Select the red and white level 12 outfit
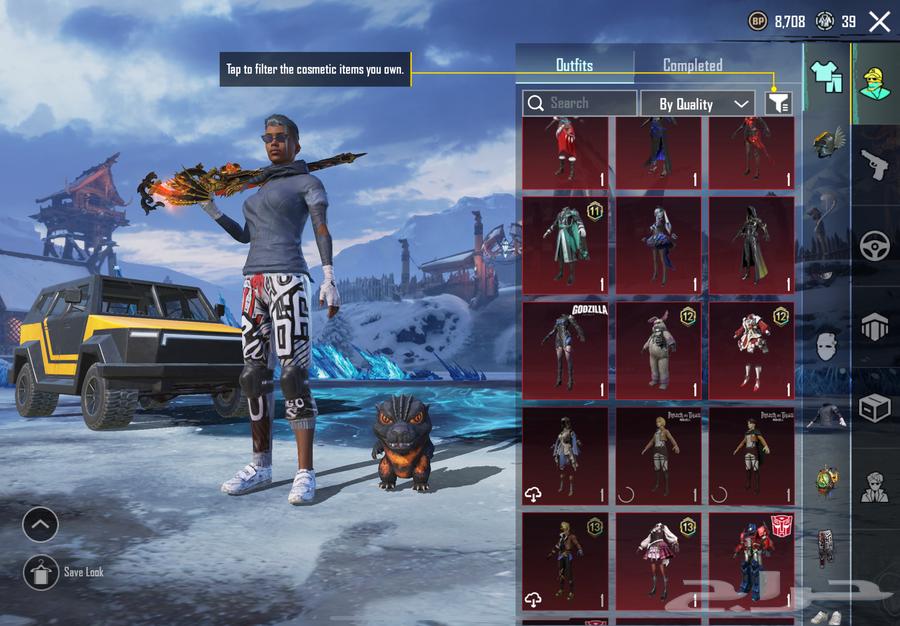Viewport: 900px width, 626px height. coord(752,349)
